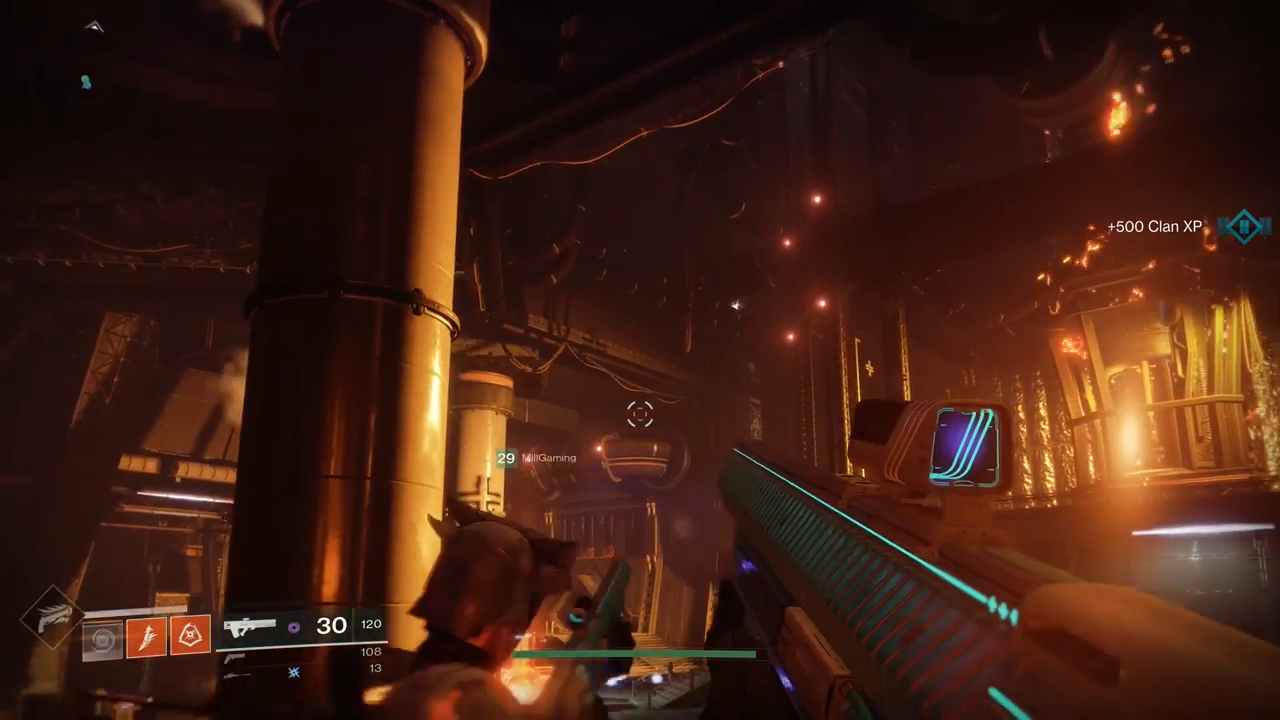Click the greyed-out grenade ability icon
The width and height of the screenshot is (1280, 720).
pyautogui.click(x=102, y=638)
